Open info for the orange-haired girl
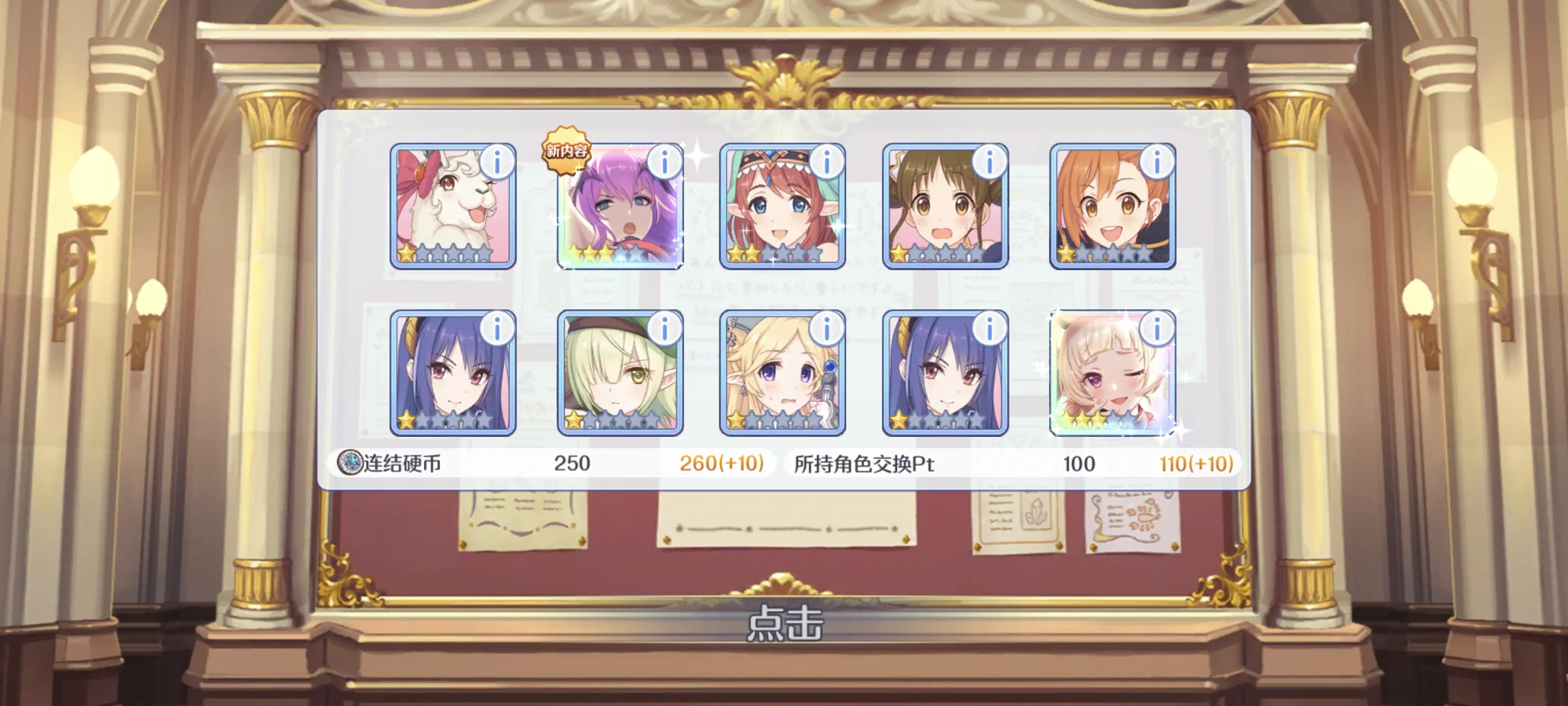1568x706 pixels. point(1156,162)
